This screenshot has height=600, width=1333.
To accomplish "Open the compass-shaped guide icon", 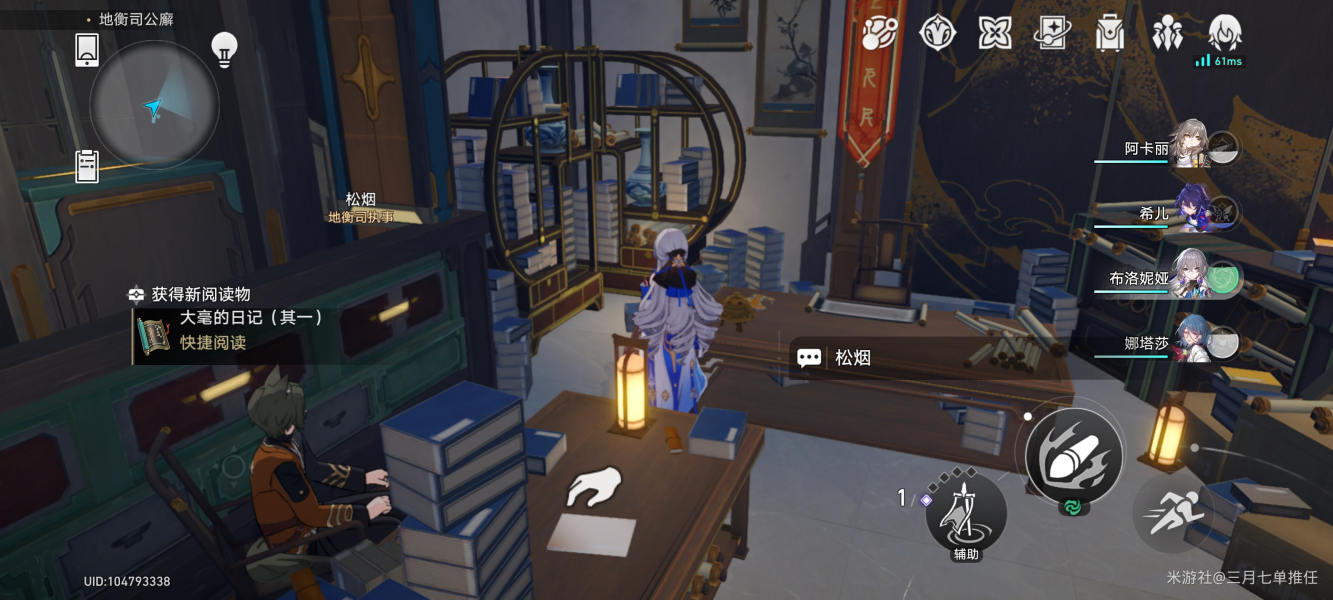I will coord(938,34).
